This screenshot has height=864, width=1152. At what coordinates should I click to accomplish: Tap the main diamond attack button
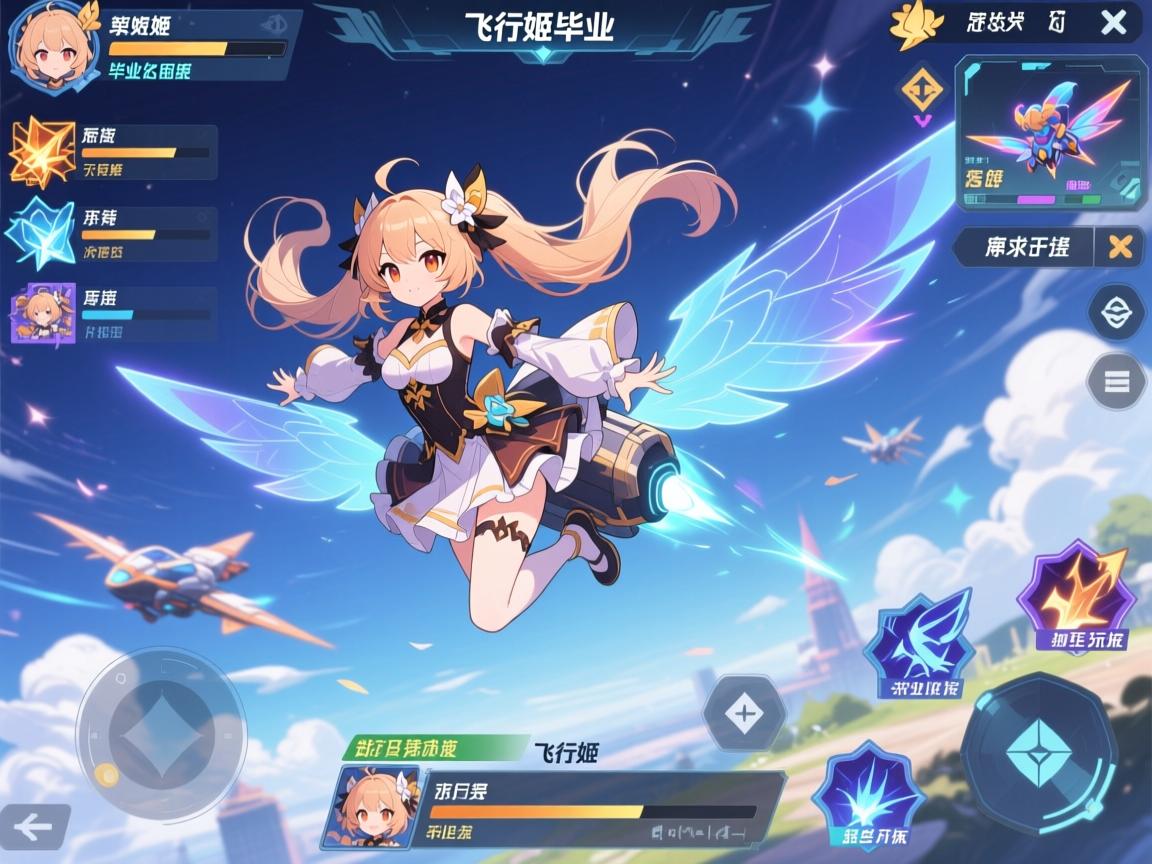[x=1038, y=752]
